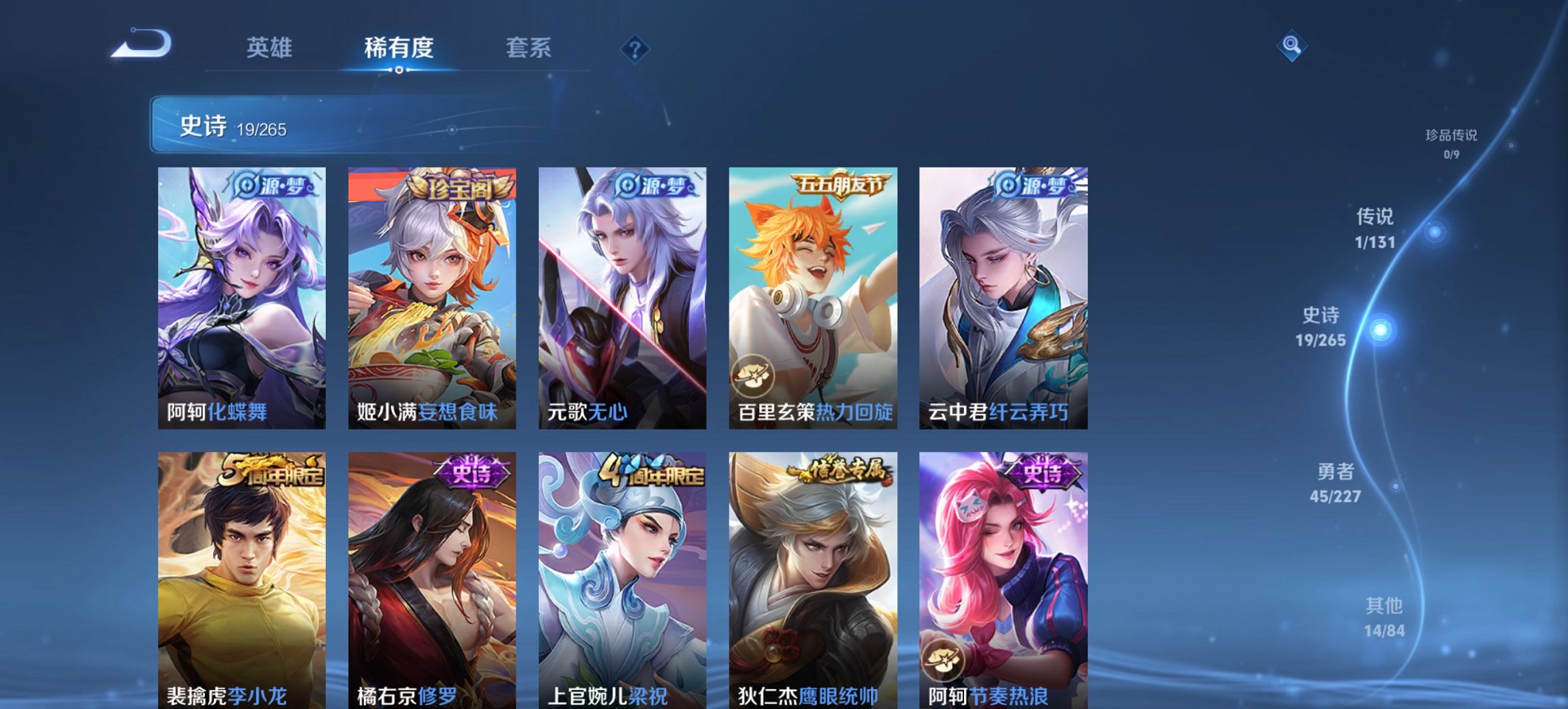Open the 元歌无心 skin card
This screenshot has height=709, width=1568.
coord(624,294)
